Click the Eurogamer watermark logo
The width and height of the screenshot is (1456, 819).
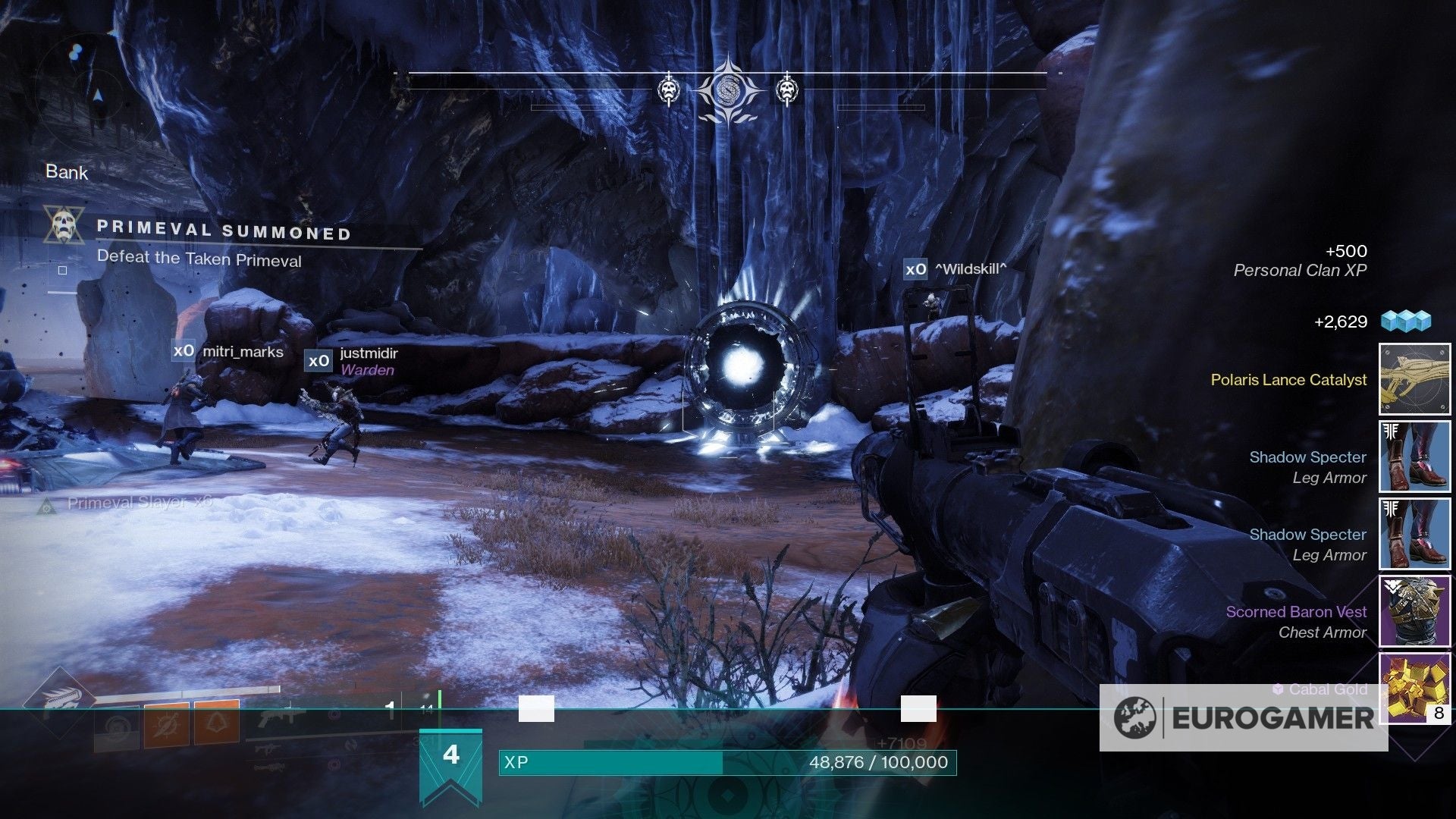1244,717
